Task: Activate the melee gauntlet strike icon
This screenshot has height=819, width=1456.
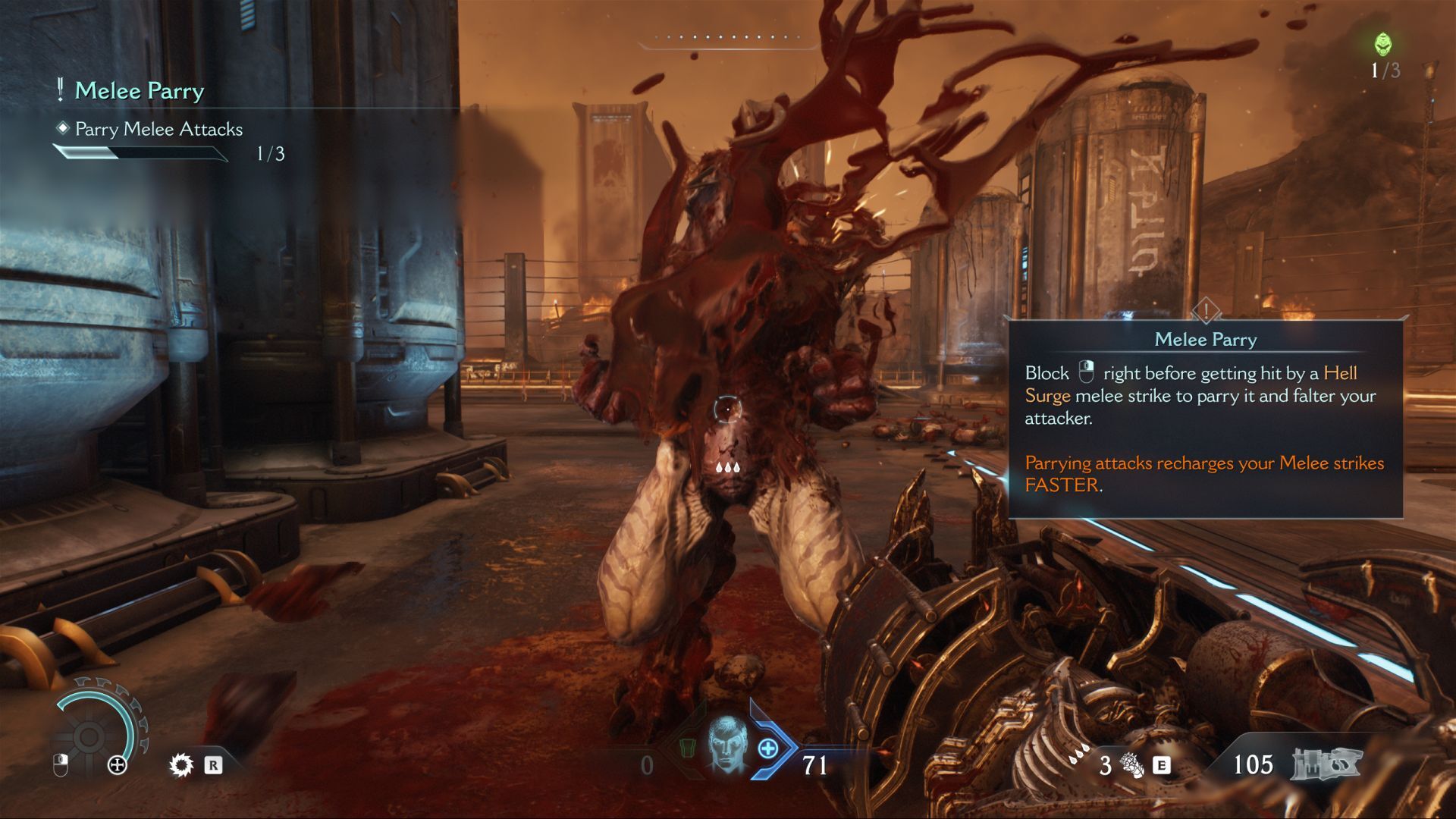Action: tap(1132, 765)
